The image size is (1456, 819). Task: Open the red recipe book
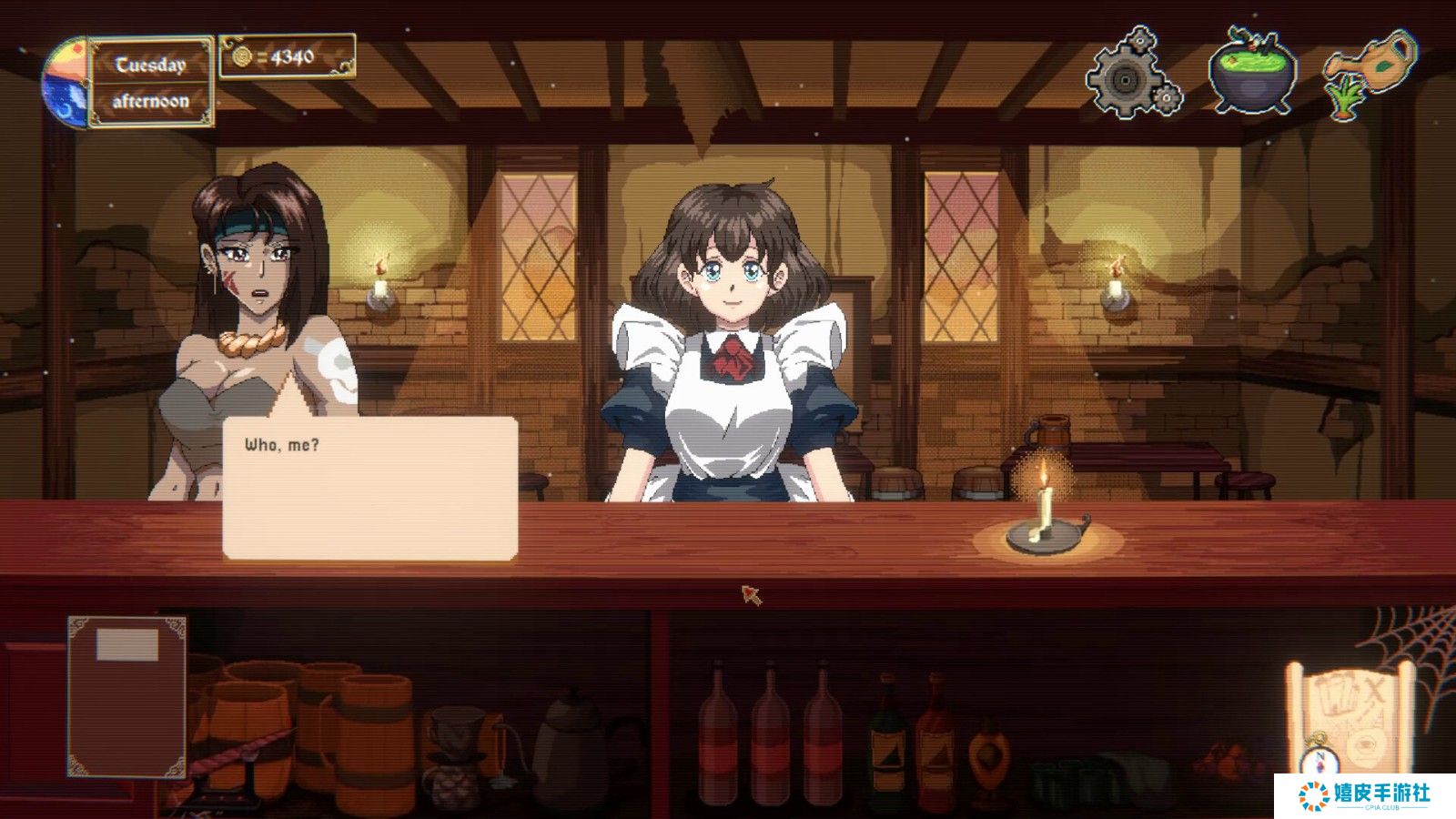[127, 696]
